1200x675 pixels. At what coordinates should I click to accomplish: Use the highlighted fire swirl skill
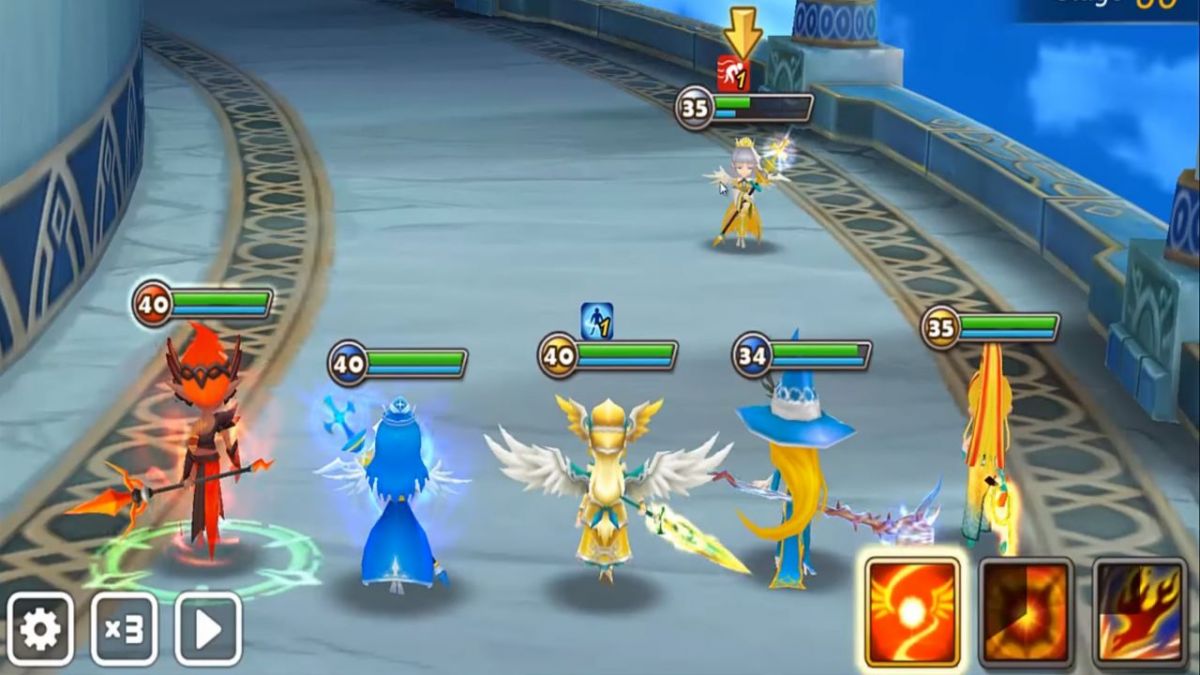[x=912, y=612]
